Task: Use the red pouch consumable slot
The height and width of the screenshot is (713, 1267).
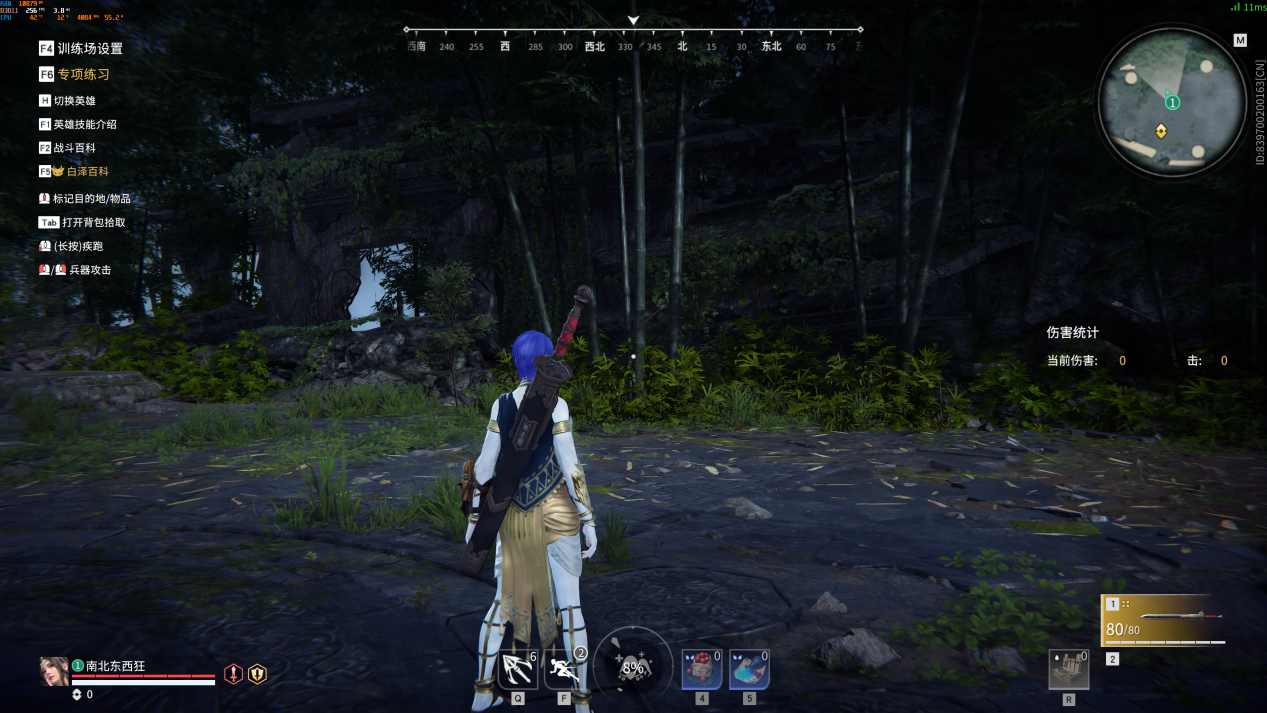Action: (701, 669)
